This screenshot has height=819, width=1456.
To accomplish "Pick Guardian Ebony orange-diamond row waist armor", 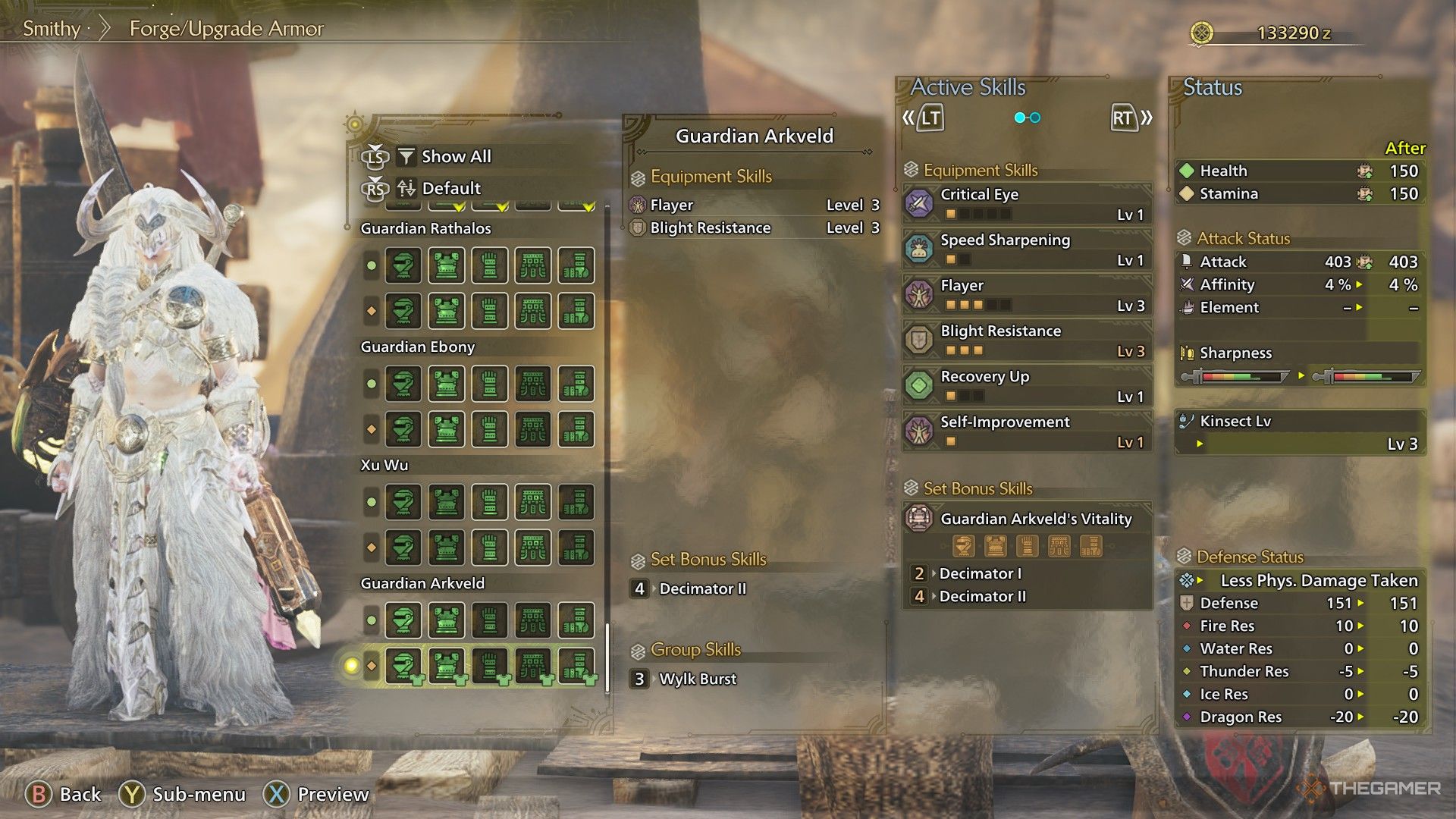I will (x=533, y=430).
